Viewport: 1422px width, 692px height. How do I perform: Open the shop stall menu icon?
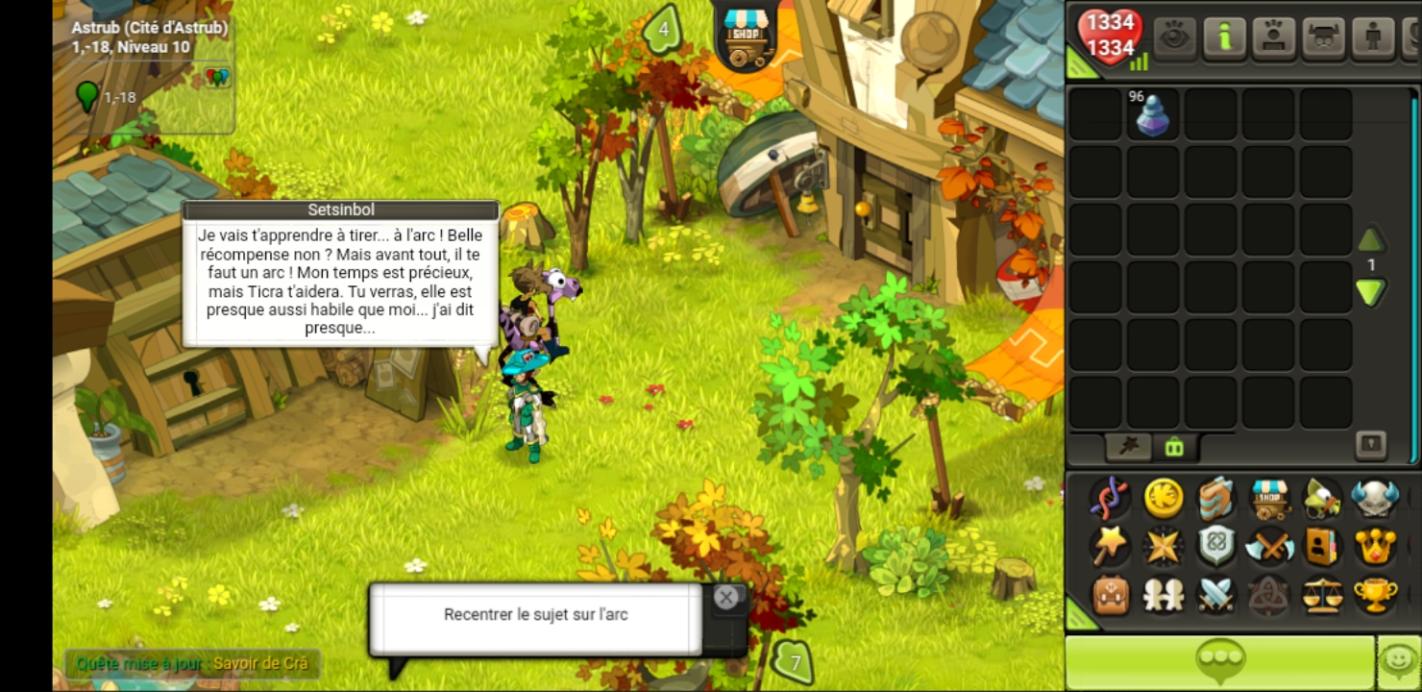point(1269,498)
